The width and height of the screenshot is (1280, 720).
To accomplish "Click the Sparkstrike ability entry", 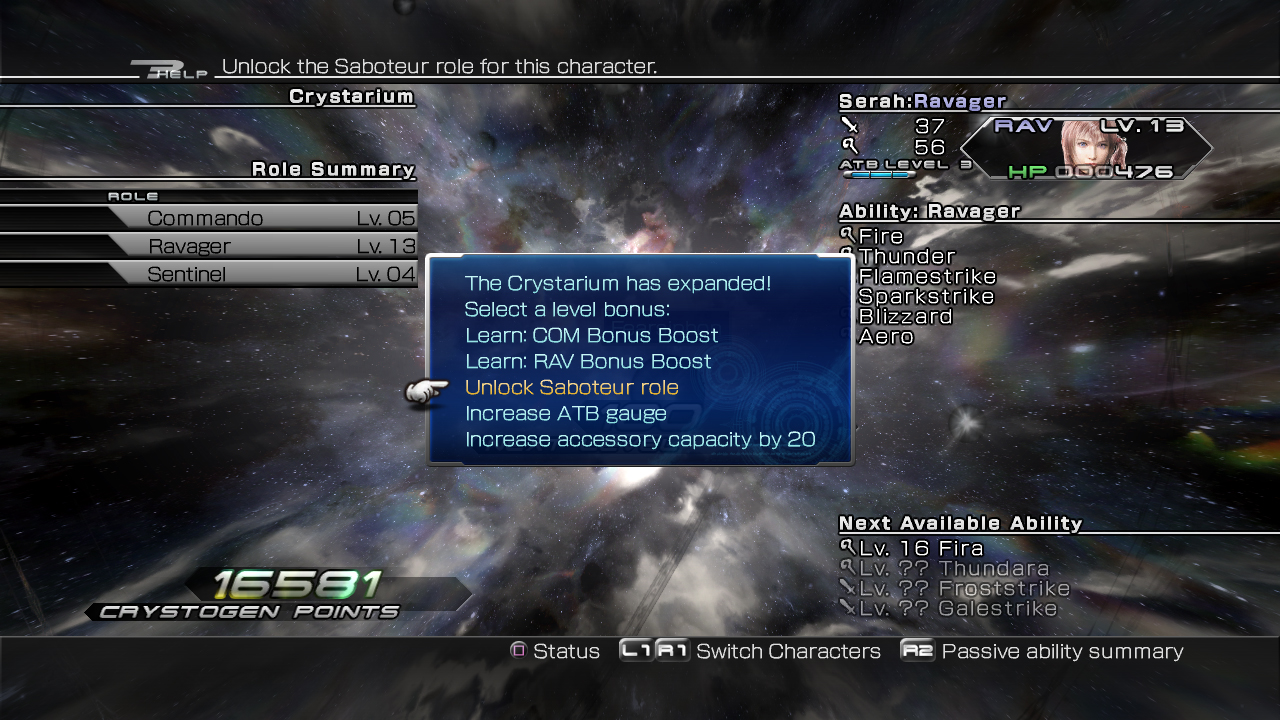I will 926,297.
